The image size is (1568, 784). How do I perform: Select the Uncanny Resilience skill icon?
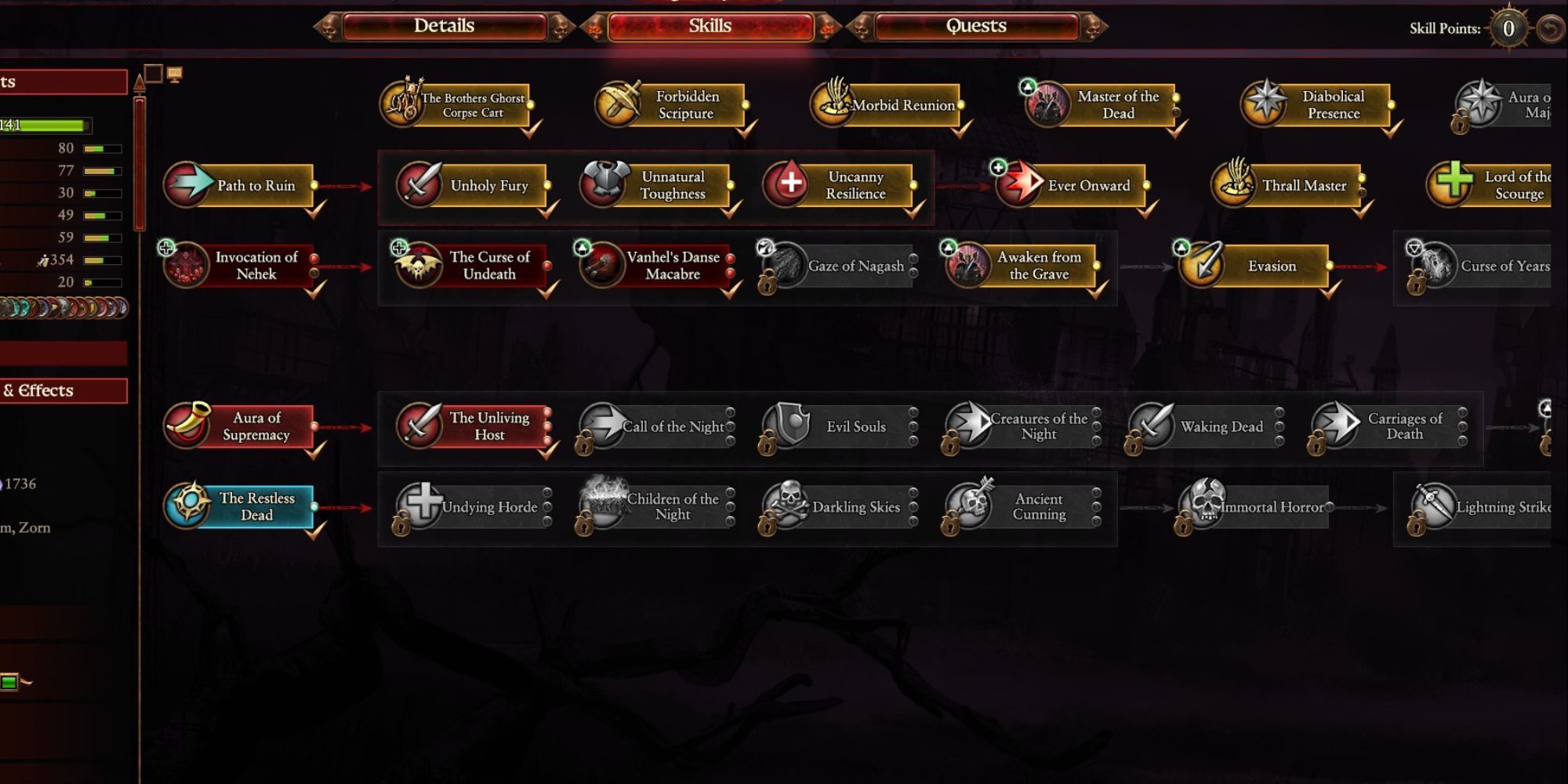tap(789, 185)
